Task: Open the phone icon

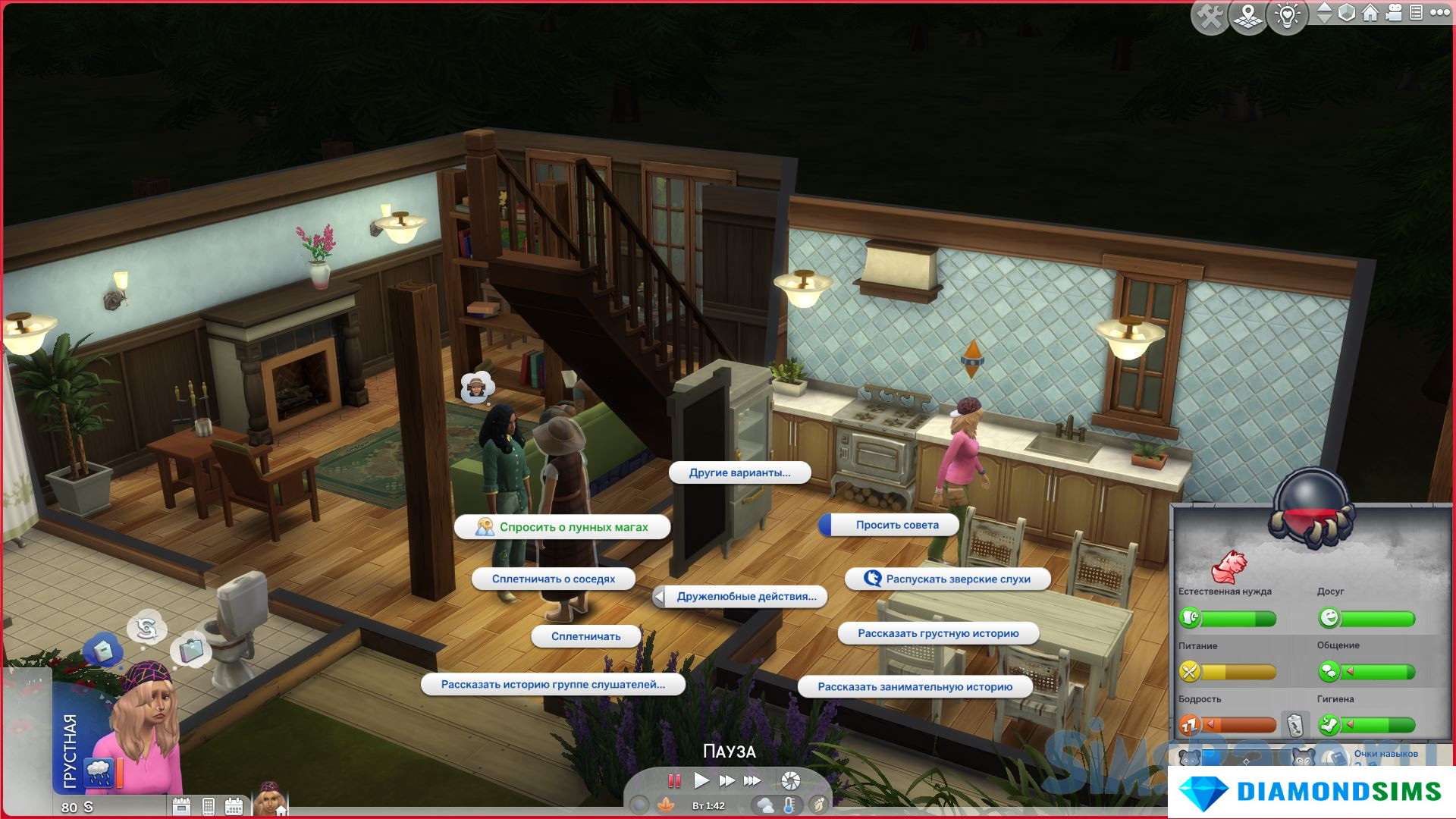Action: coord(209,806)
